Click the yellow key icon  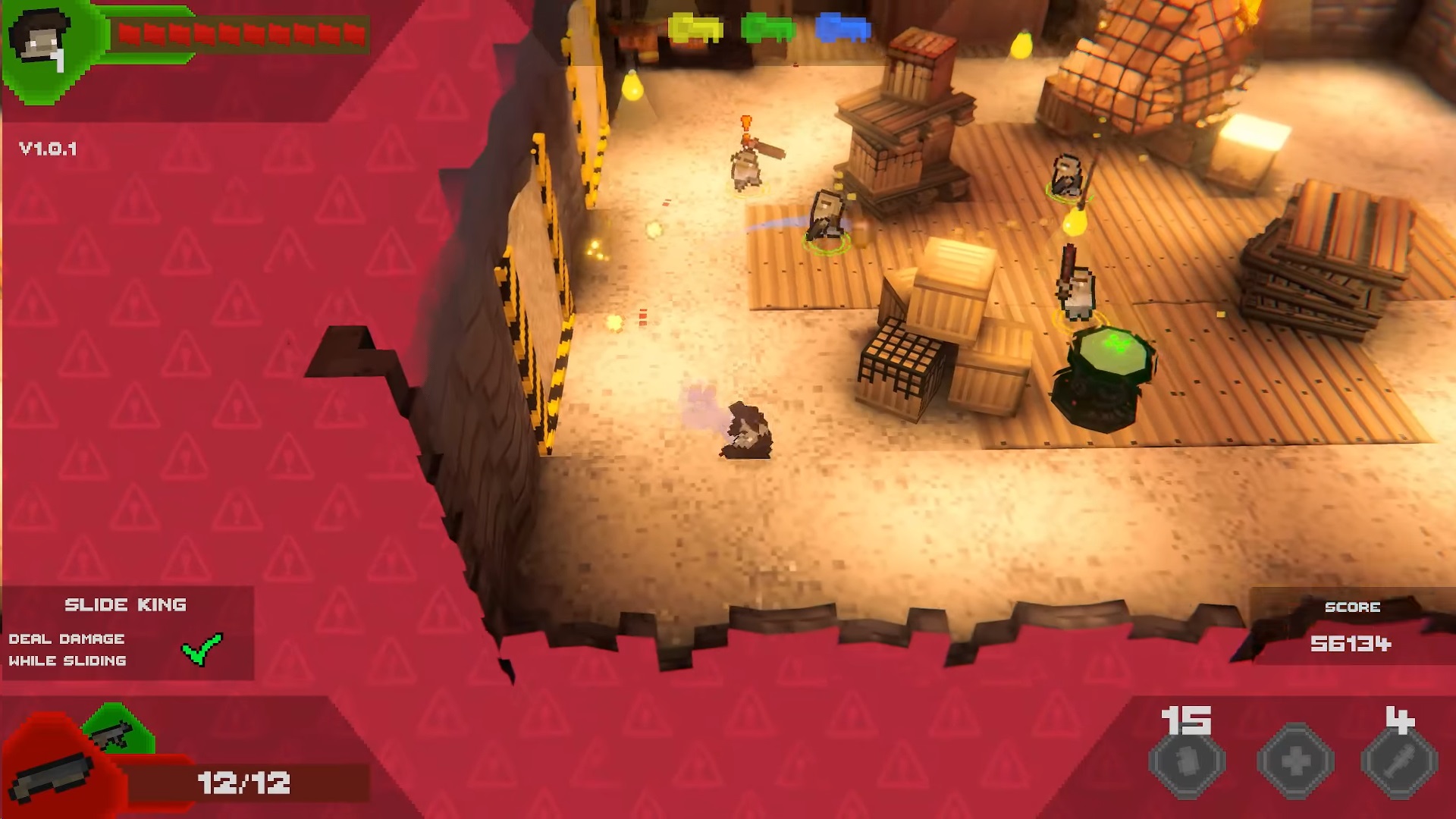[x=695, y=30]
